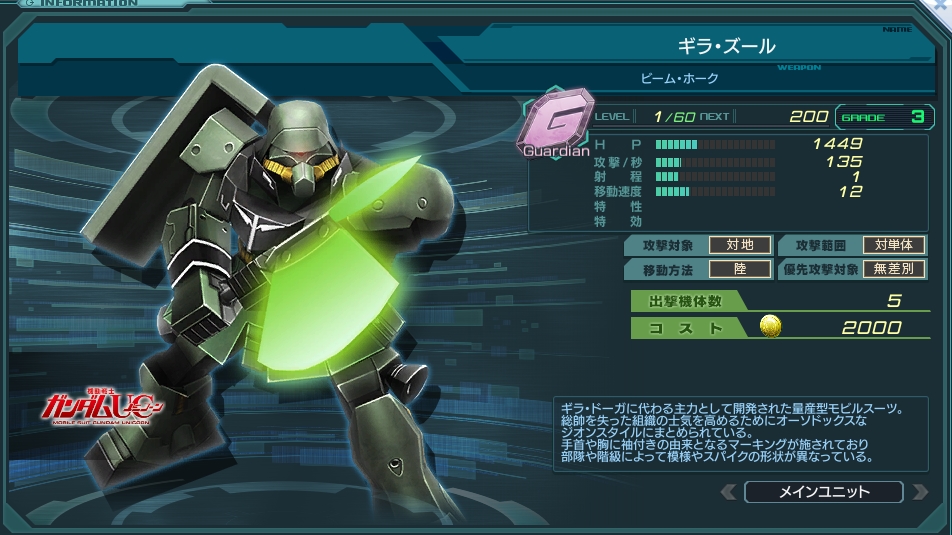The width and height of the screenshot is (952, 535).
Task: Go to previous unit with left arrow
Action: click(x=729, y=492)
